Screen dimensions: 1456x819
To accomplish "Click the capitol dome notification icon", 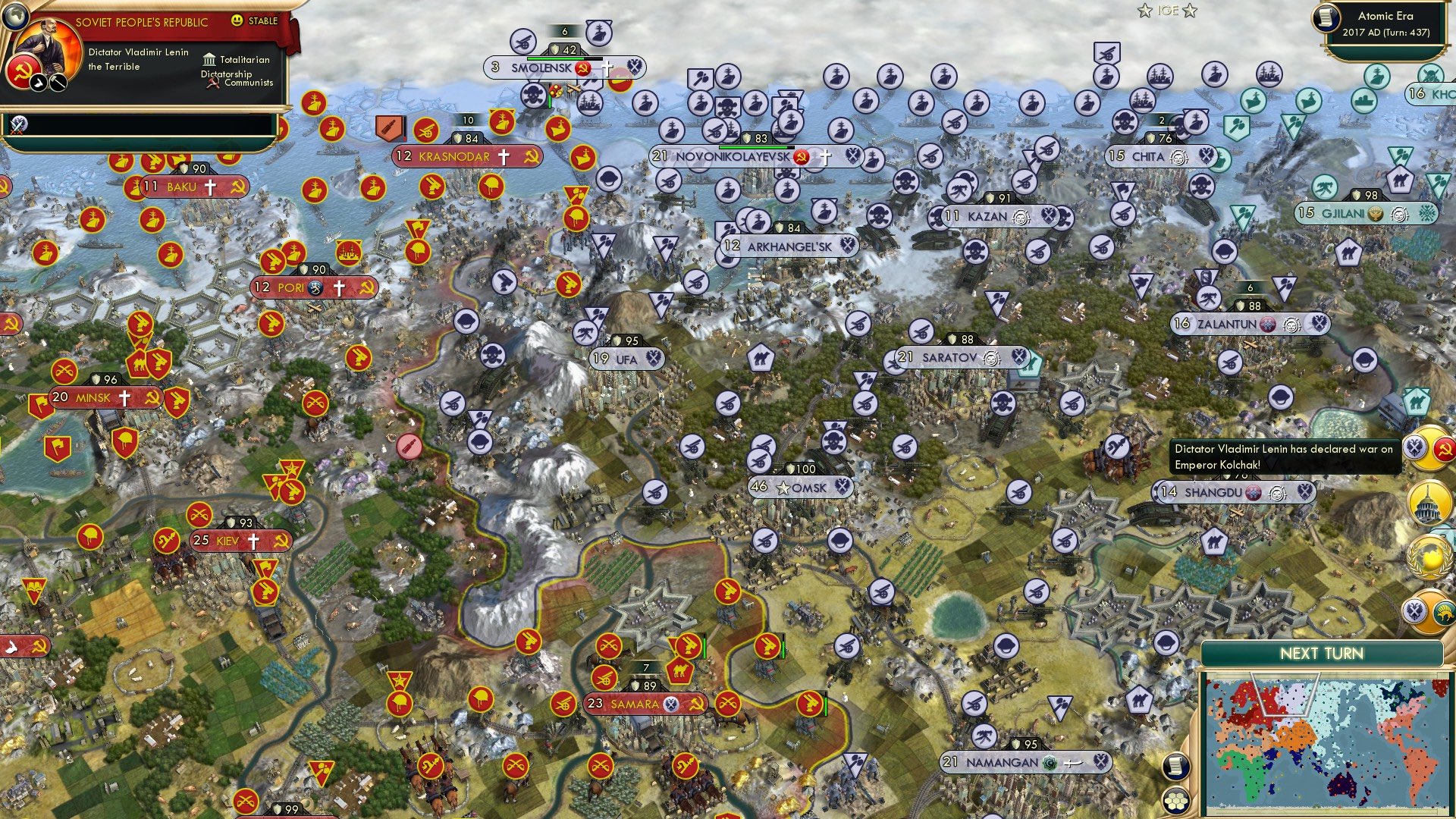I will [x=1428, y=502].
